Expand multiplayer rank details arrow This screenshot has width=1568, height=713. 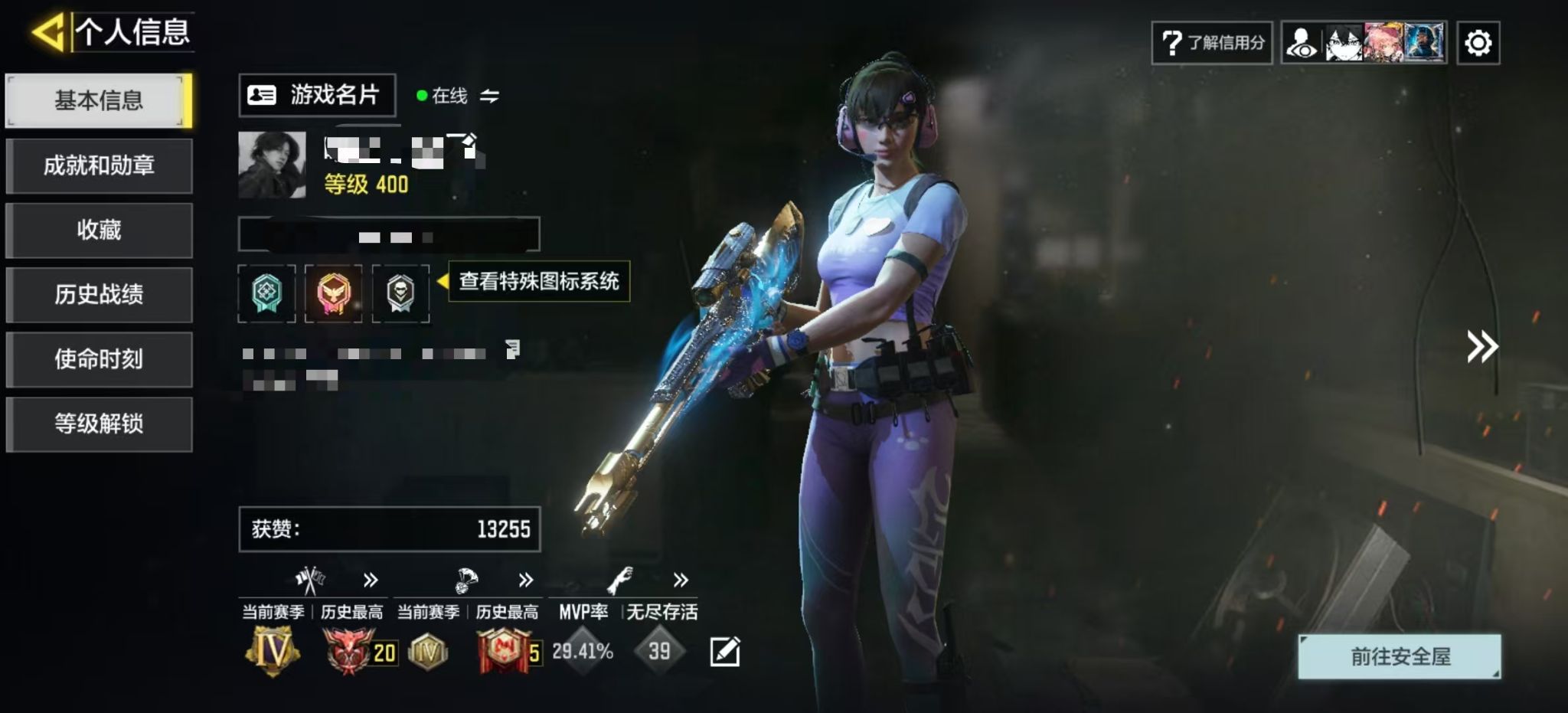(371, 580)
